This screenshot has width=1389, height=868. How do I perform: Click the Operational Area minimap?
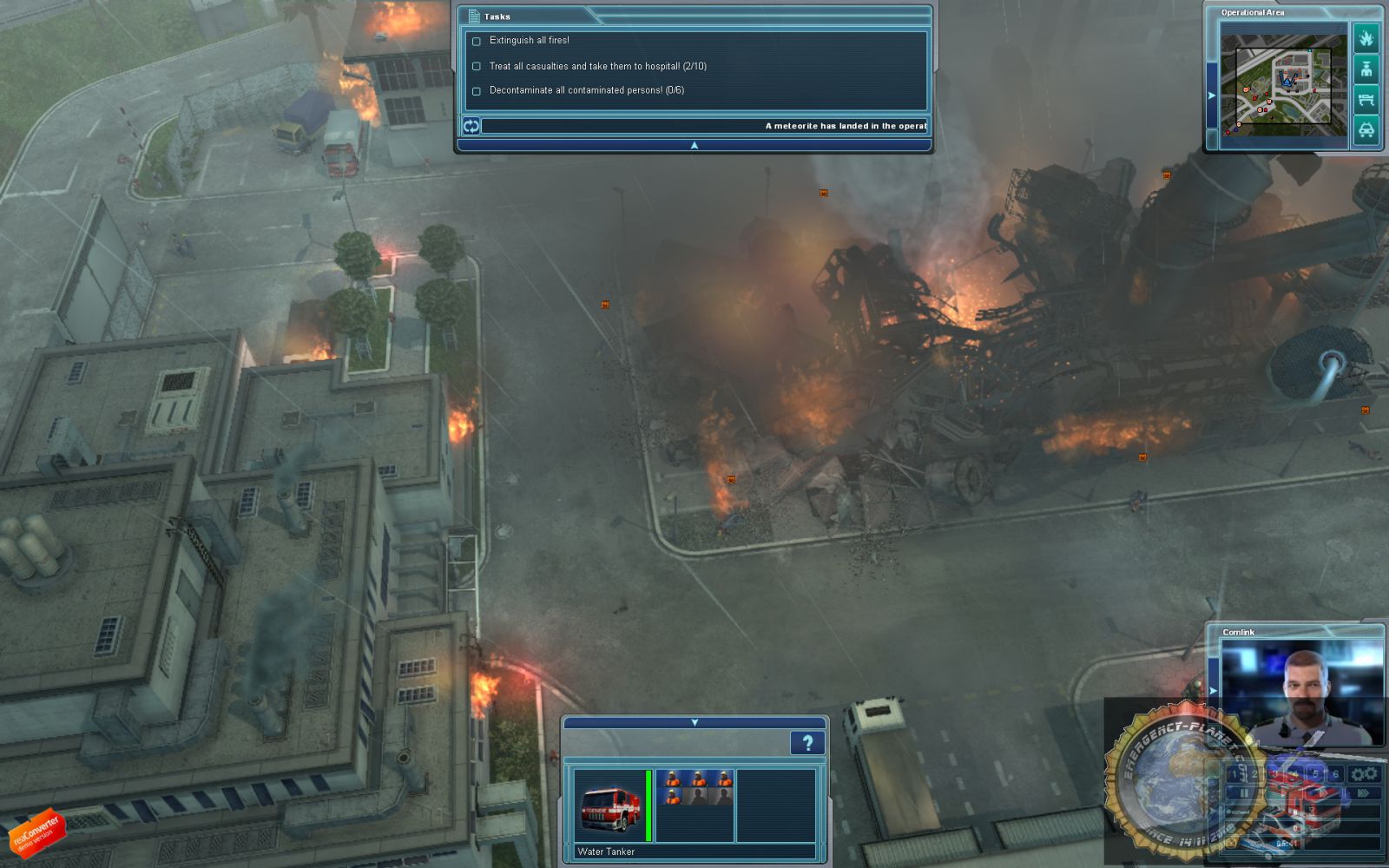(x=1283, y=85)
